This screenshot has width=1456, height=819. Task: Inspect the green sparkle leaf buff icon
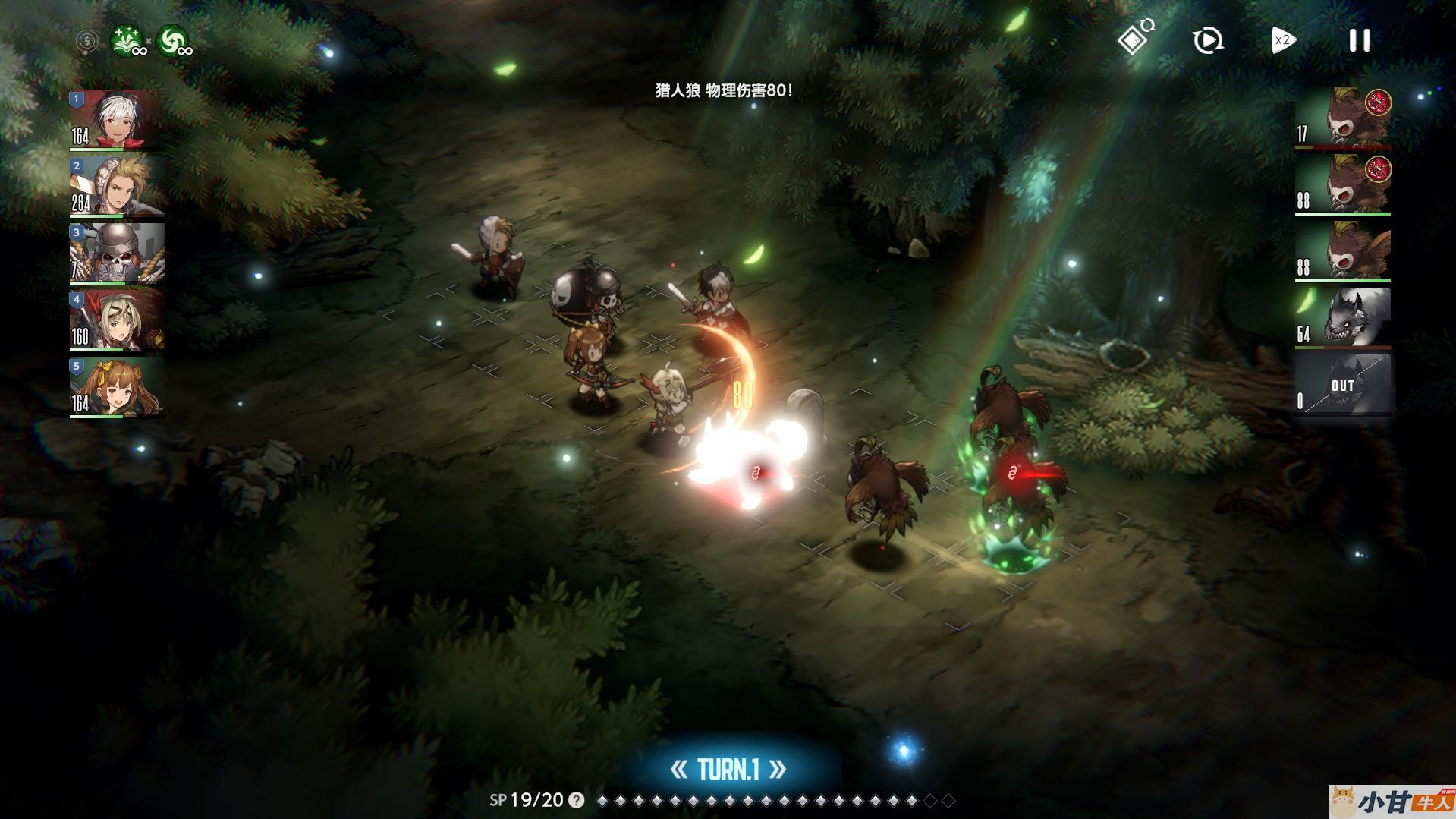coord(127,41)
